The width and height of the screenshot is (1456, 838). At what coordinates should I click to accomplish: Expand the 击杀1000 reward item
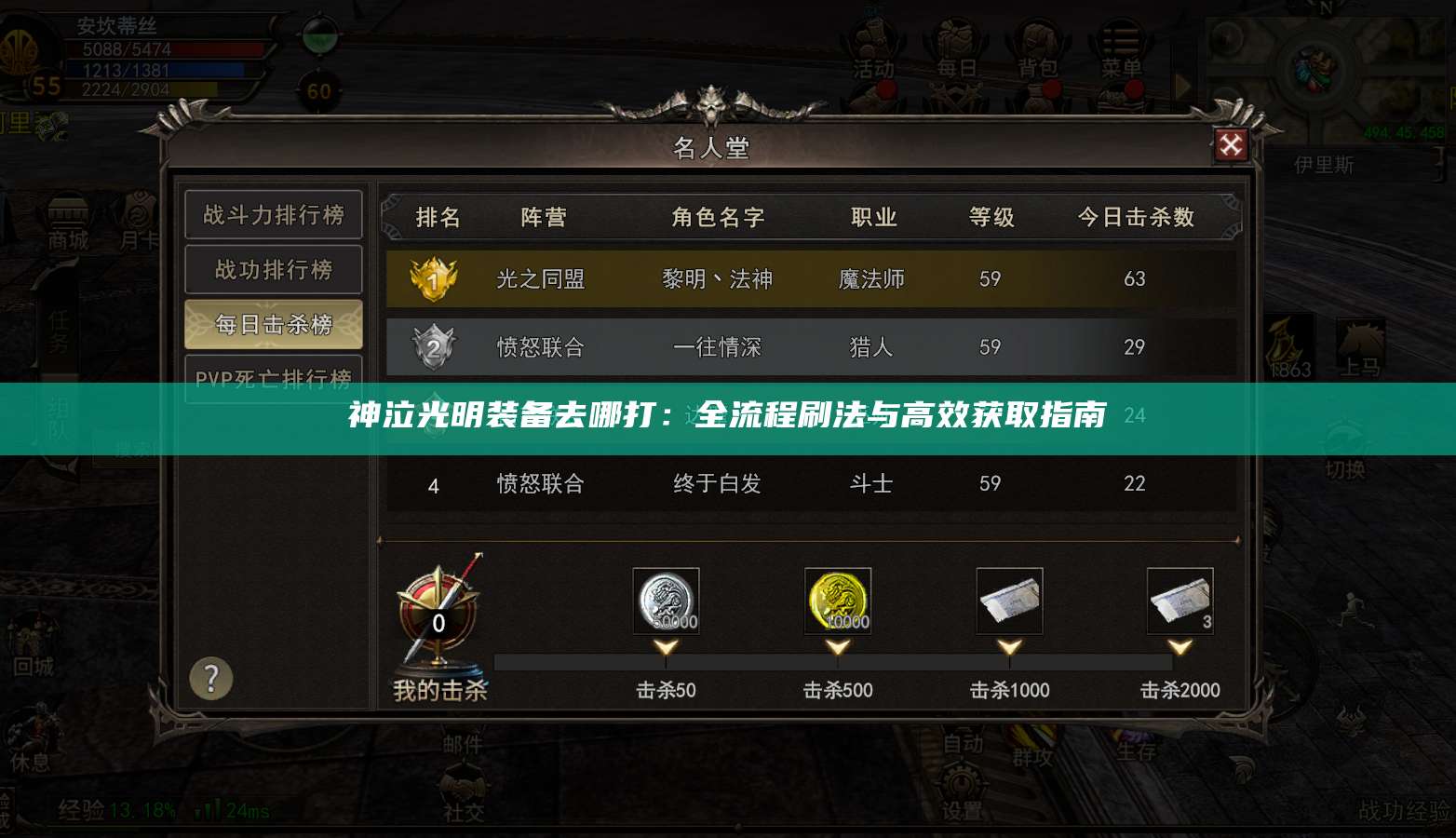[x=1008, y=601]
